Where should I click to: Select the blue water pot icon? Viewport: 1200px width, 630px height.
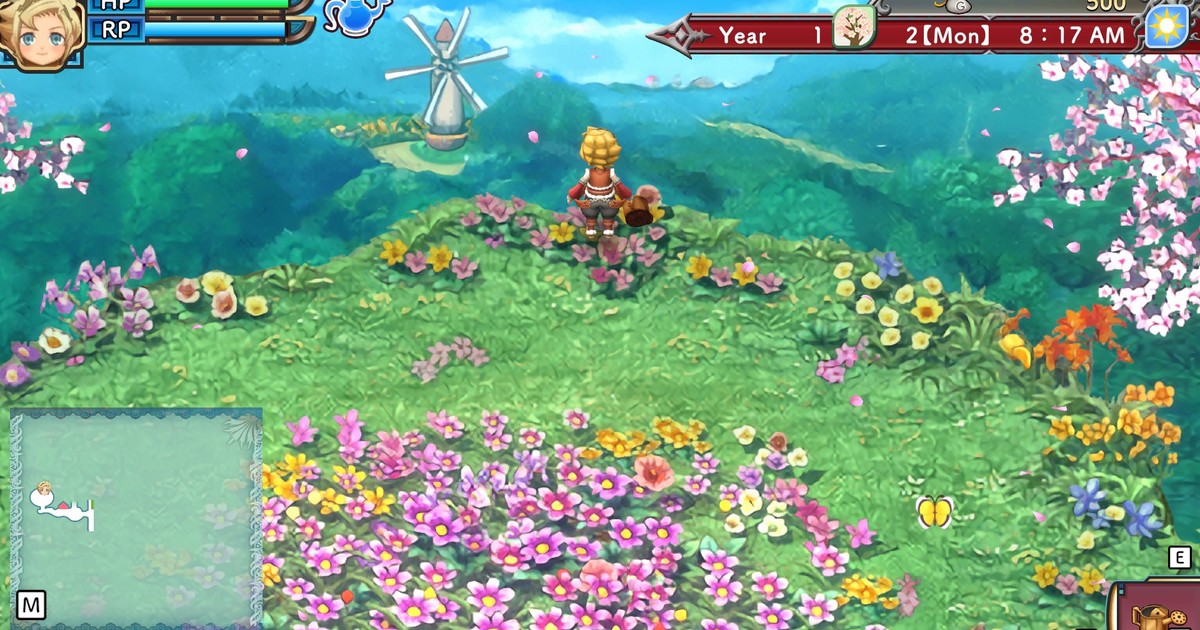click(x=357, y=17)
